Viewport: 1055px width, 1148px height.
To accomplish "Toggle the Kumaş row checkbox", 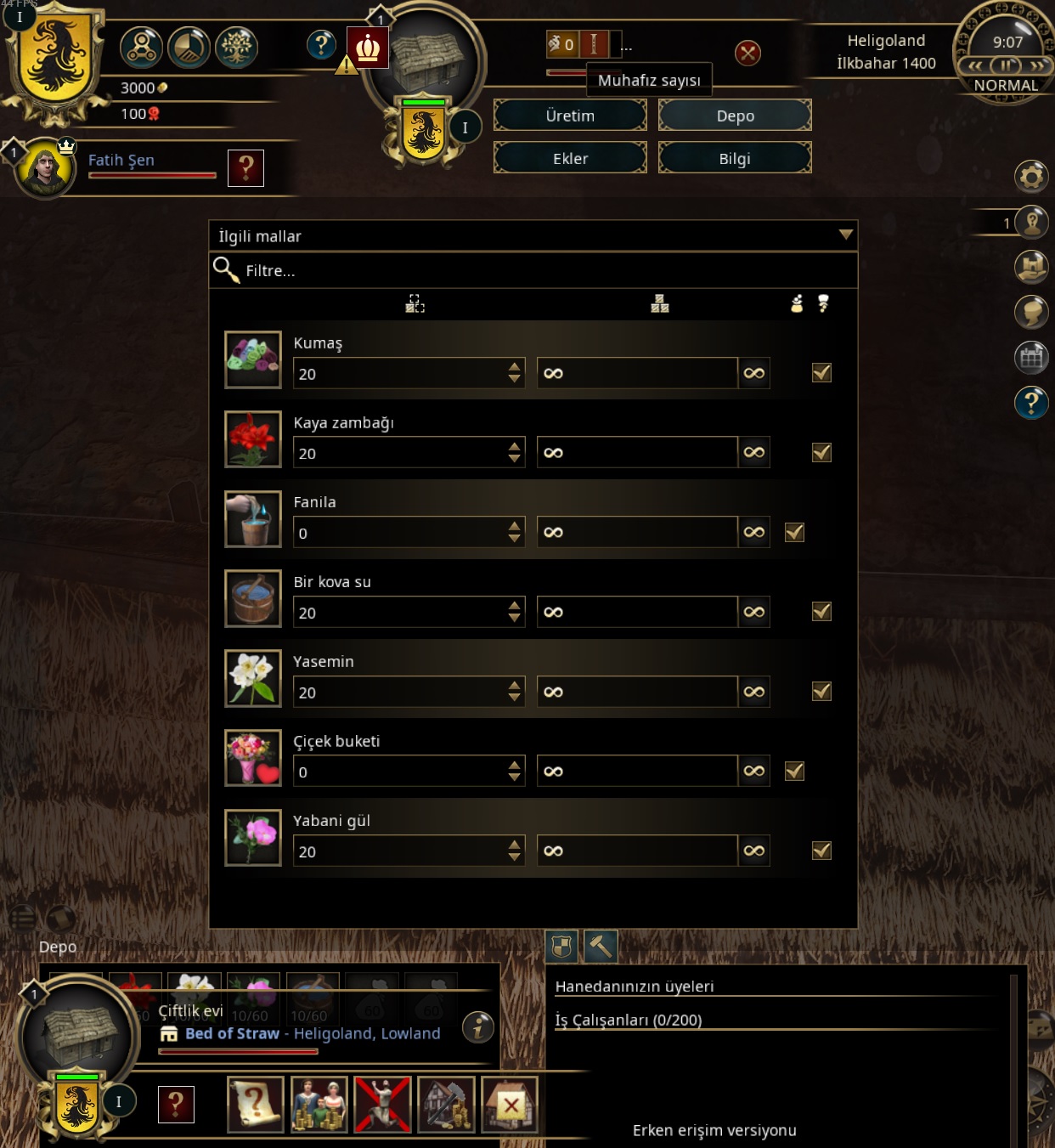I will pyautogui.click(x=821, y=373).
